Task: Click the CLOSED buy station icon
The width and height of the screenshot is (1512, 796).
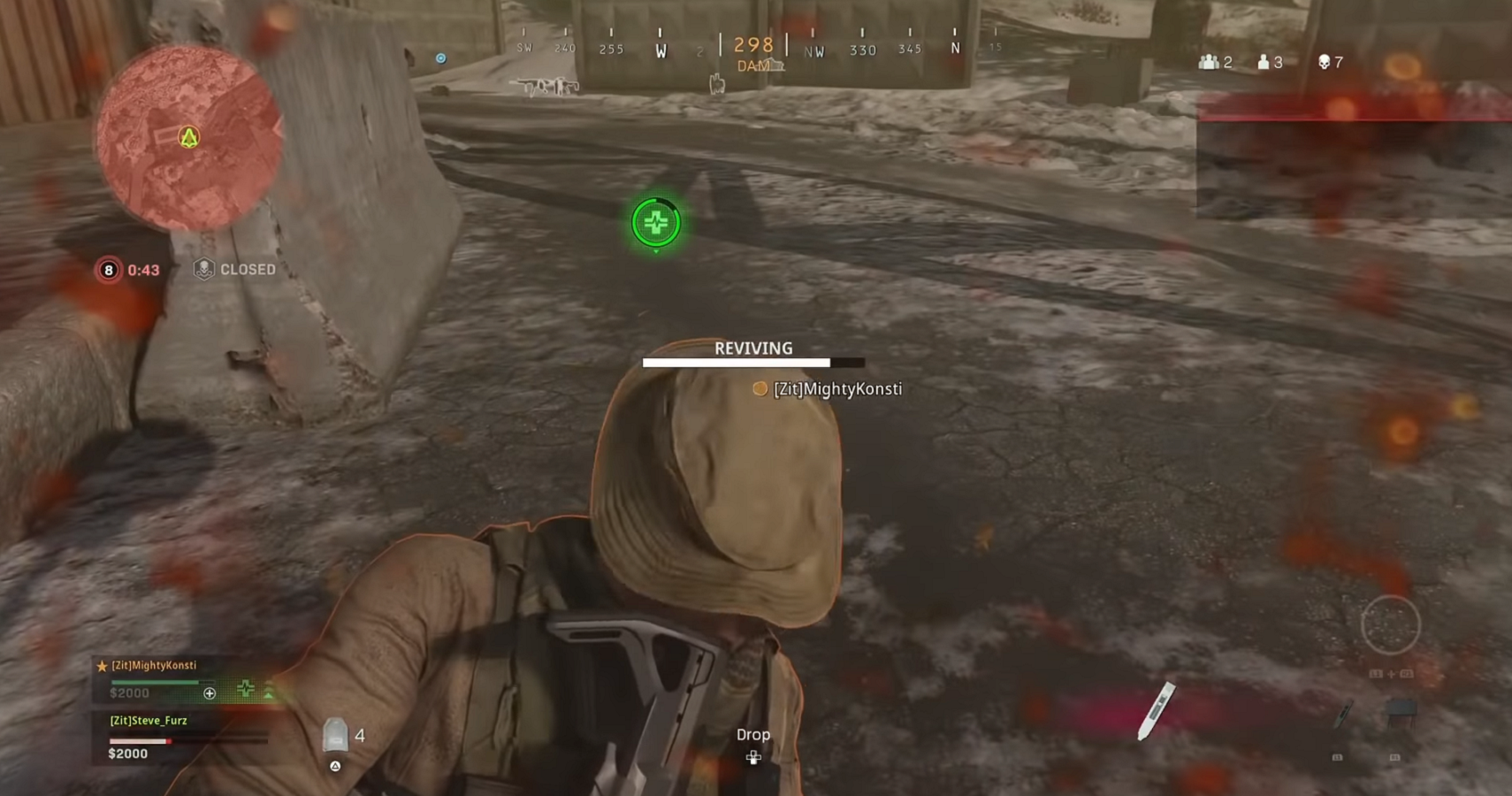Action: (202, 269)
